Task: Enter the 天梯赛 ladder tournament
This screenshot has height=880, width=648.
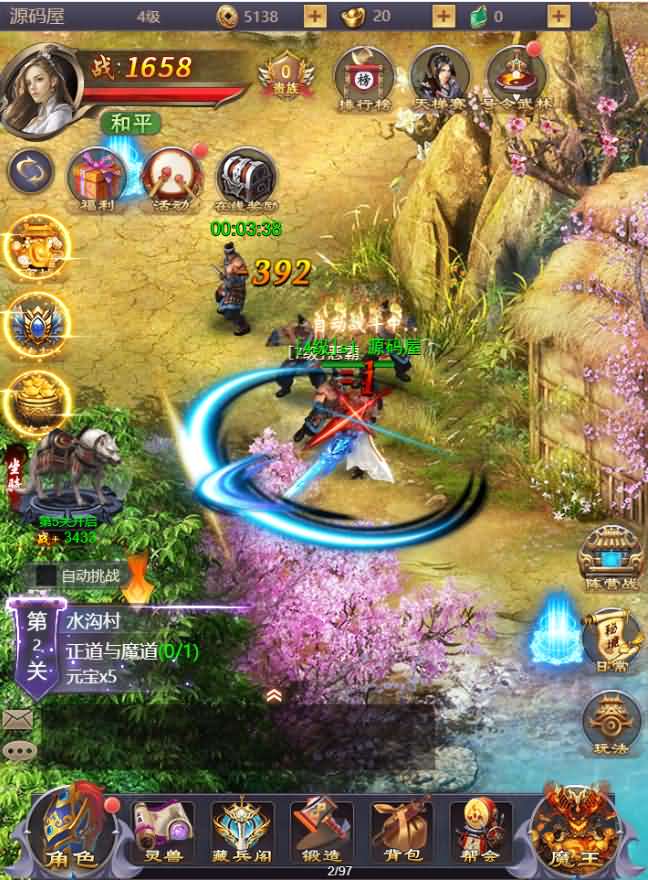Action: point(440,75)
